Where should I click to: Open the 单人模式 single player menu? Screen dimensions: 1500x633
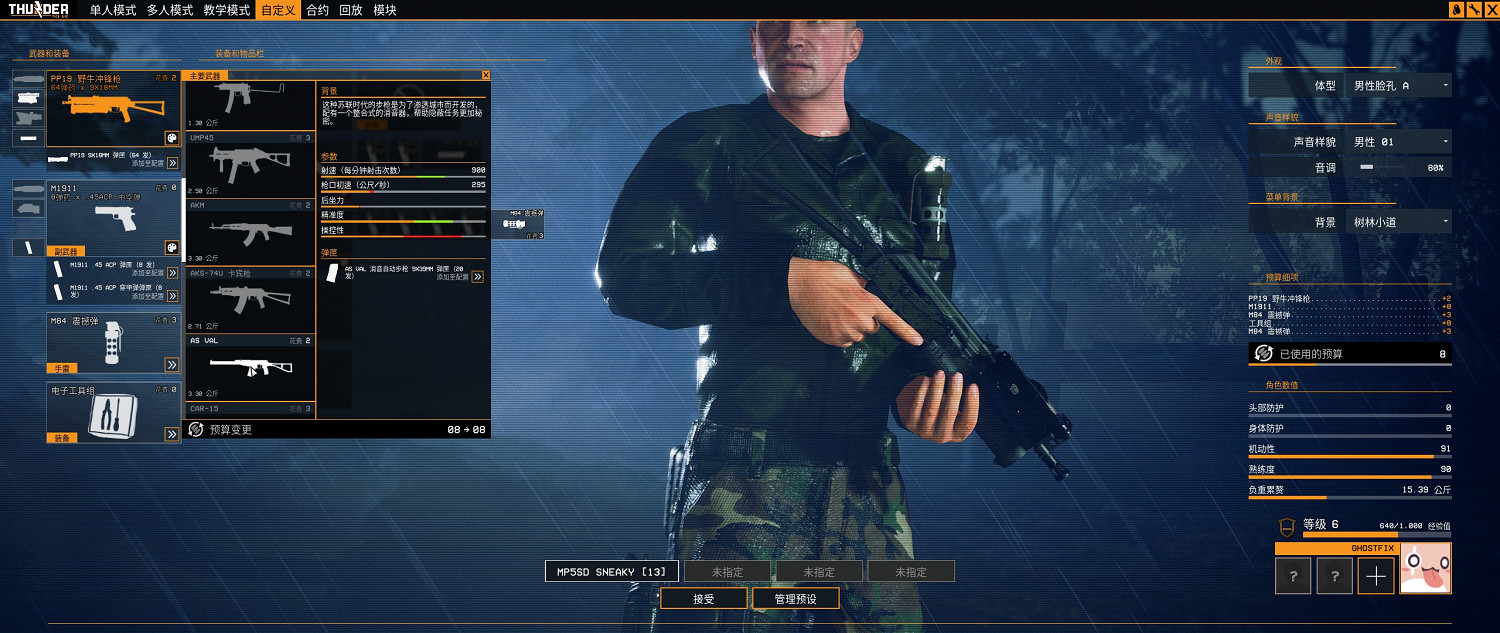112,10
